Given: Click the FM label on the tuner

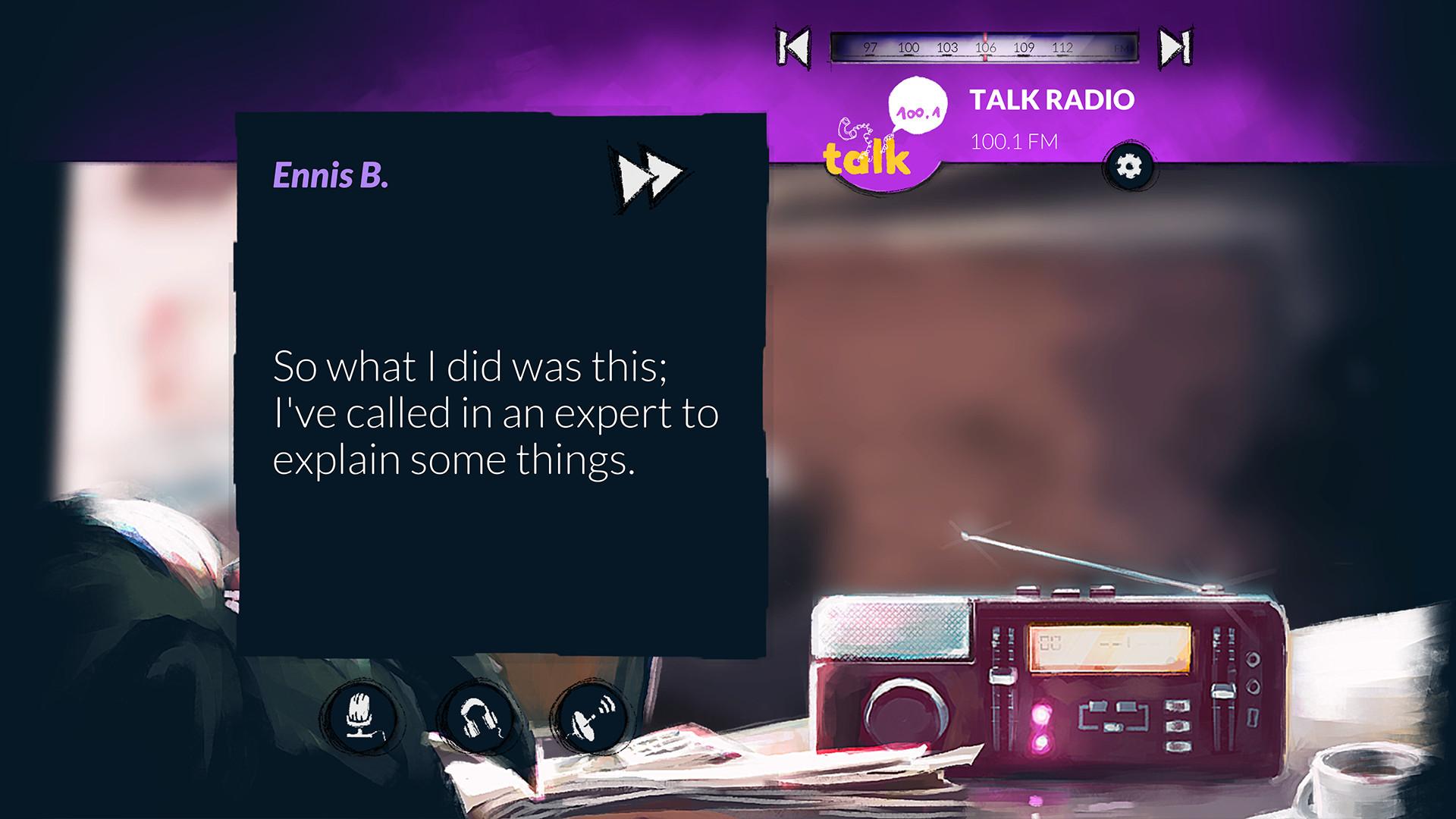Looking at the screenshot, I should tap(1120, 47).
